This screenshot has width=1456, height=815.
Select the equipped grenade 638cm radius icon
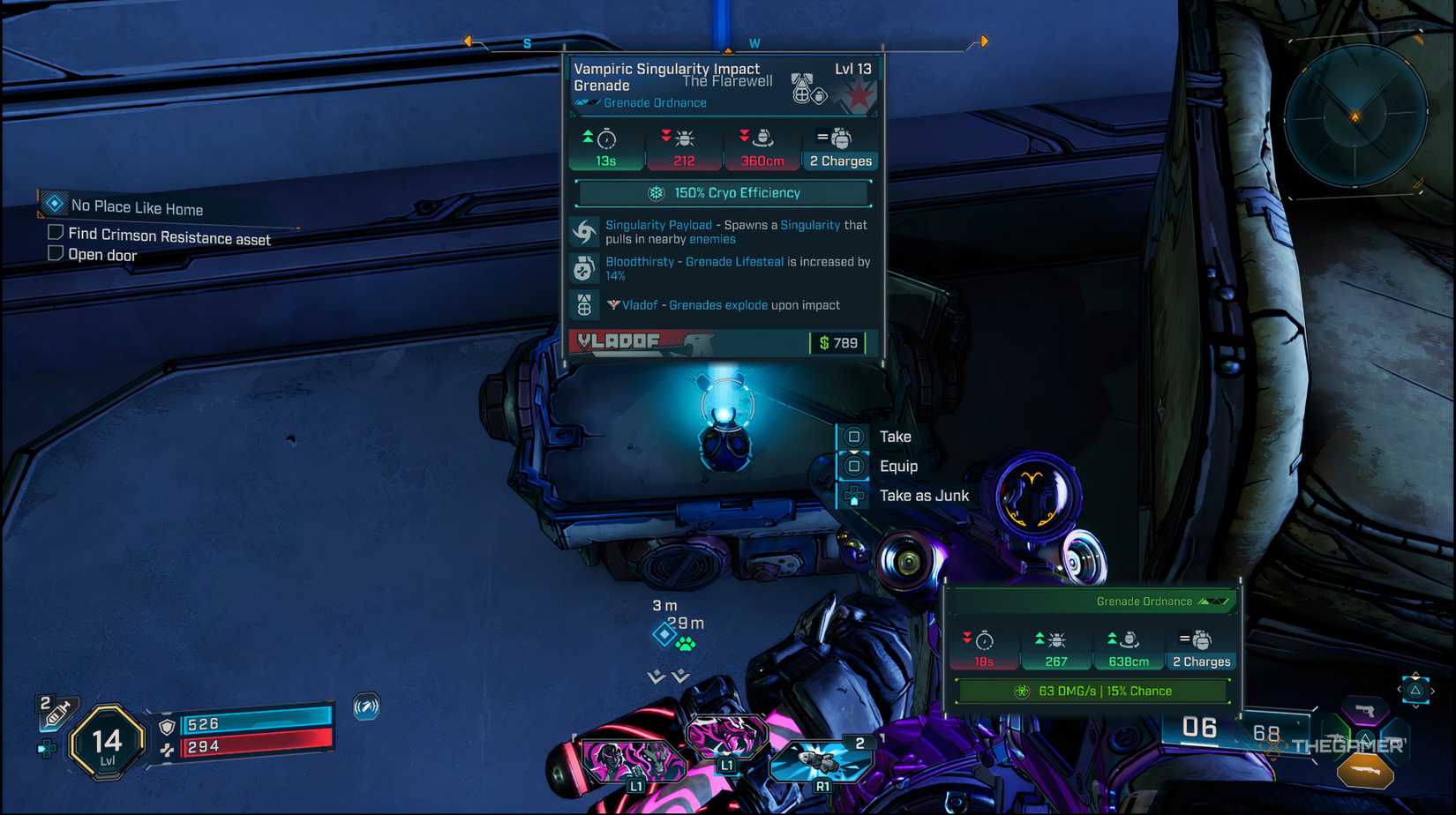(x=1128, y=640)
